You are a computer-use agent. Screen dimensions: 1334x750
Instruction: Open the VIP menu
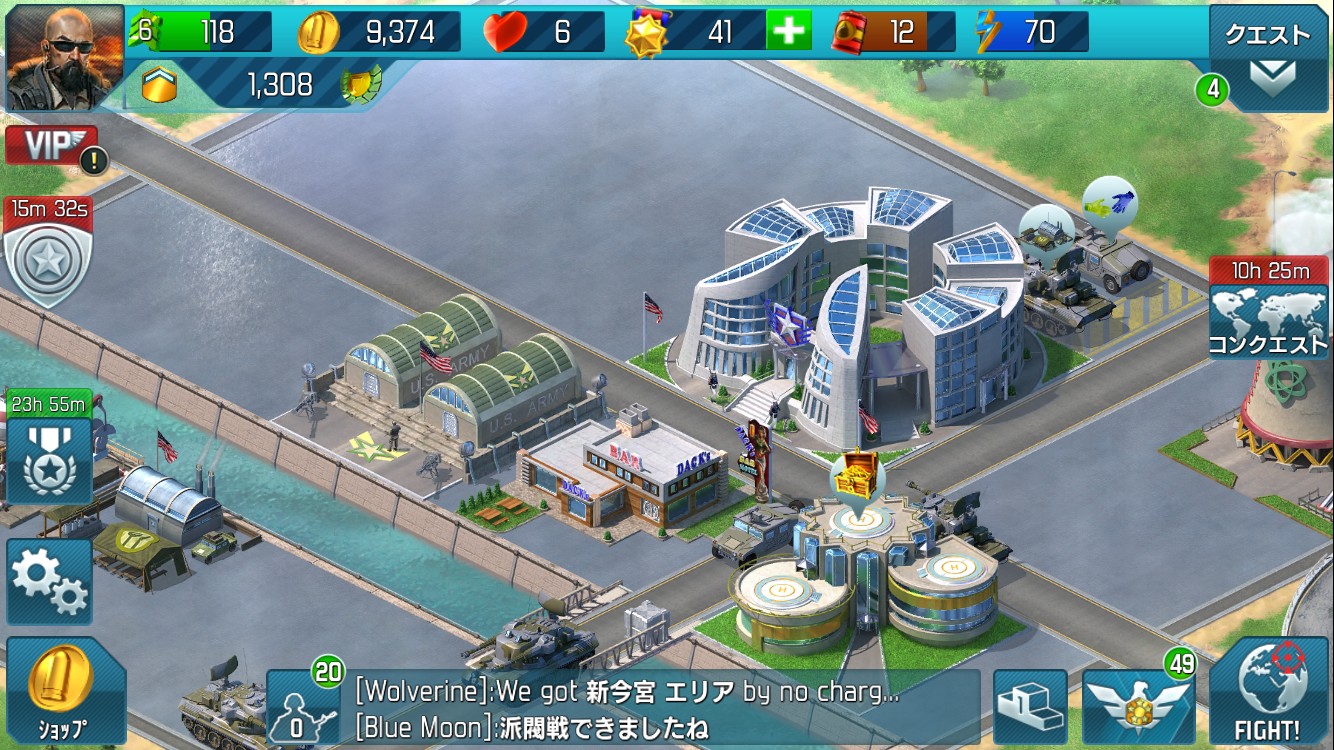[x=50, y=146]
